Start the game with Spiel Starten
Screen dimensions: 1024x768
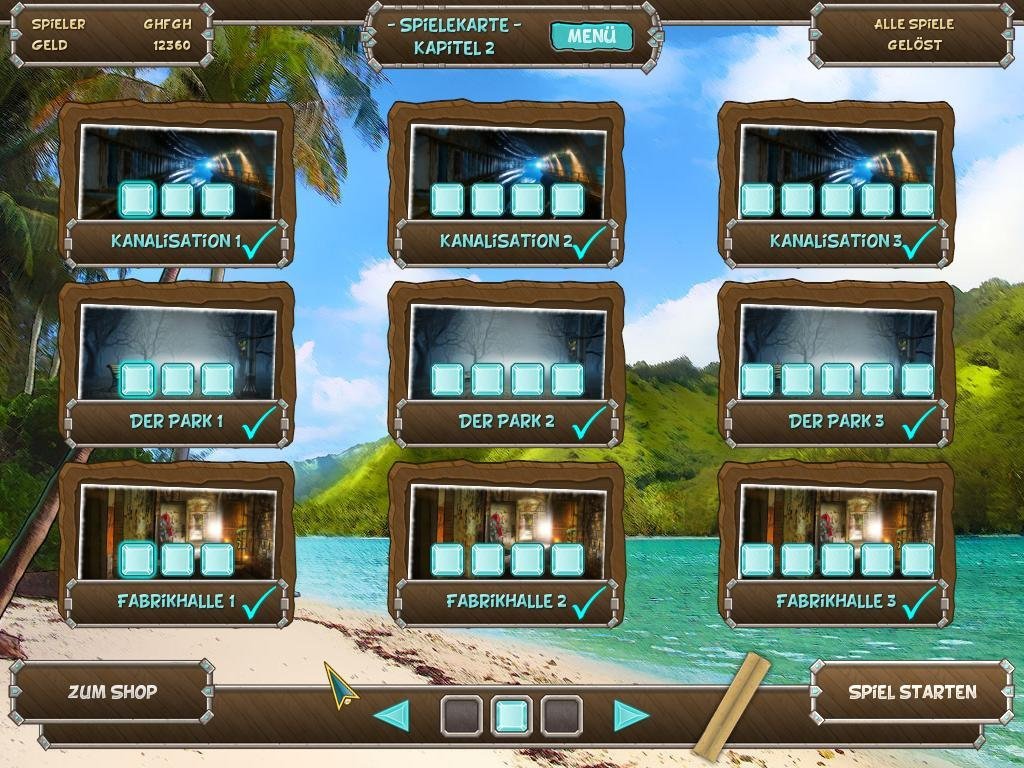click(x=912, y=692)
